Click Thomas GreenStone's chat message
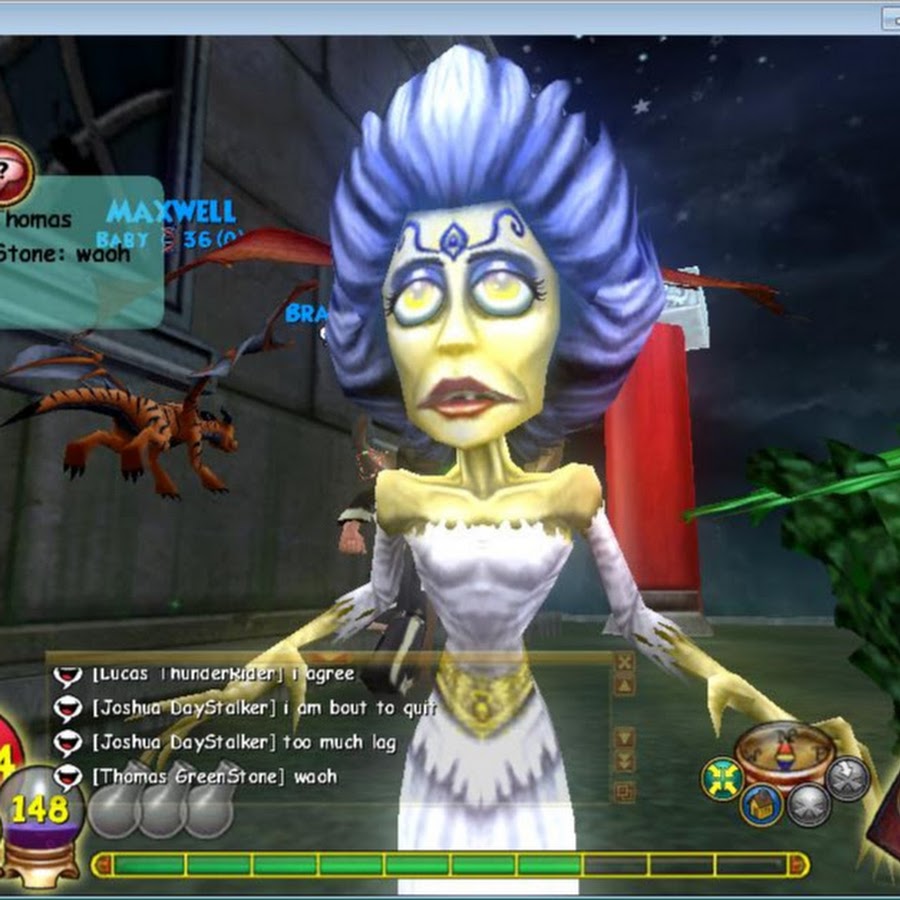Image resolution: width=900 pixels, height=900 pixels. (214, 776)
